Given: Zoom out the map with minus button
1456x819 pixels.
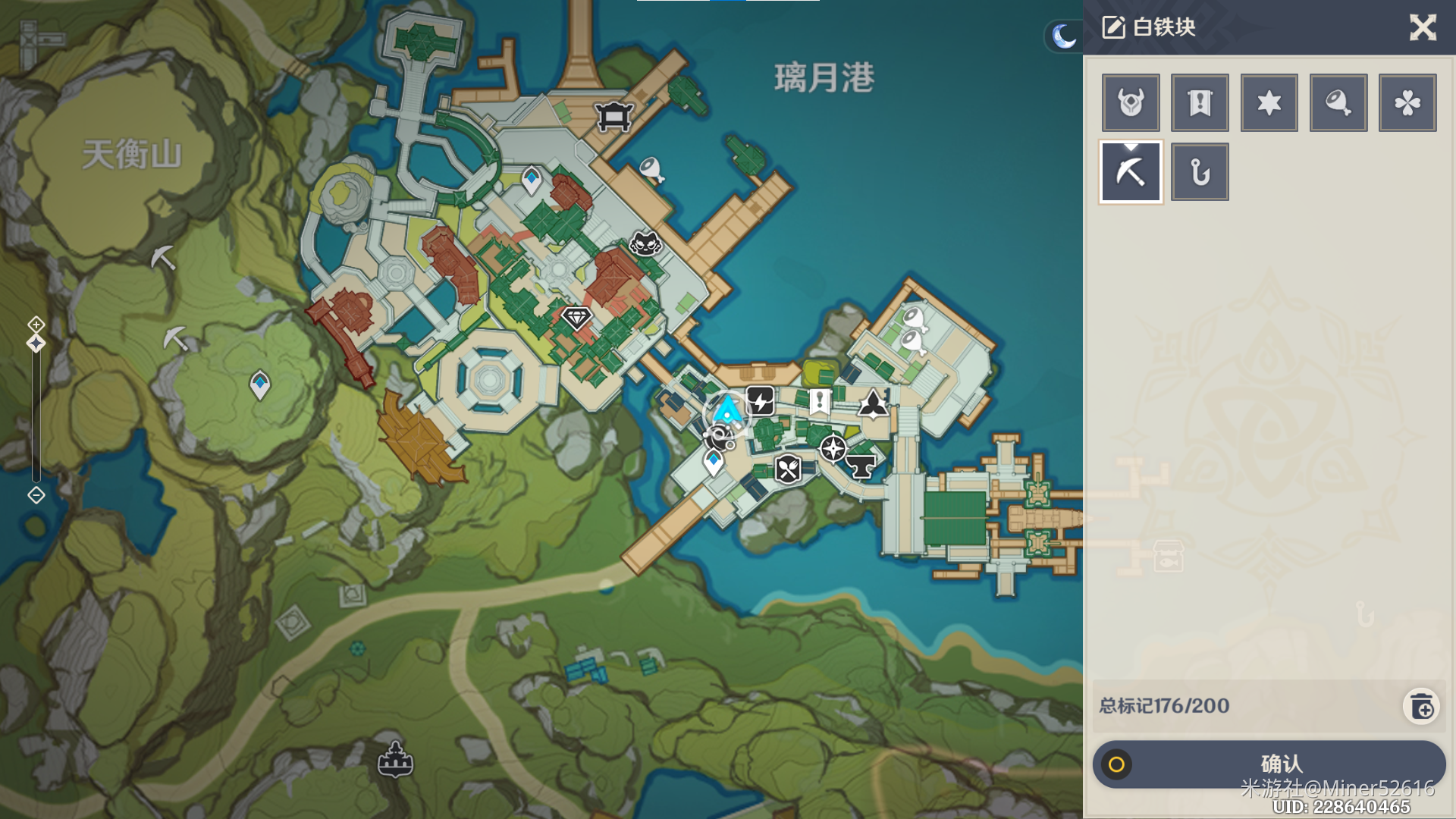Looking at the screenshot, I should 36,495.
